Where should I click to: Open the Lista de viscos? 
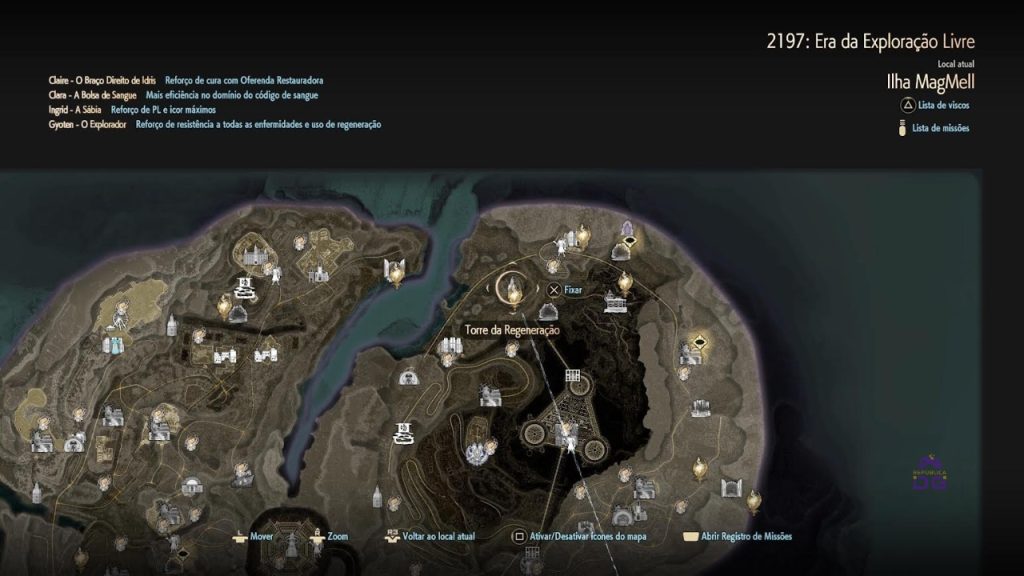[942, 105]
